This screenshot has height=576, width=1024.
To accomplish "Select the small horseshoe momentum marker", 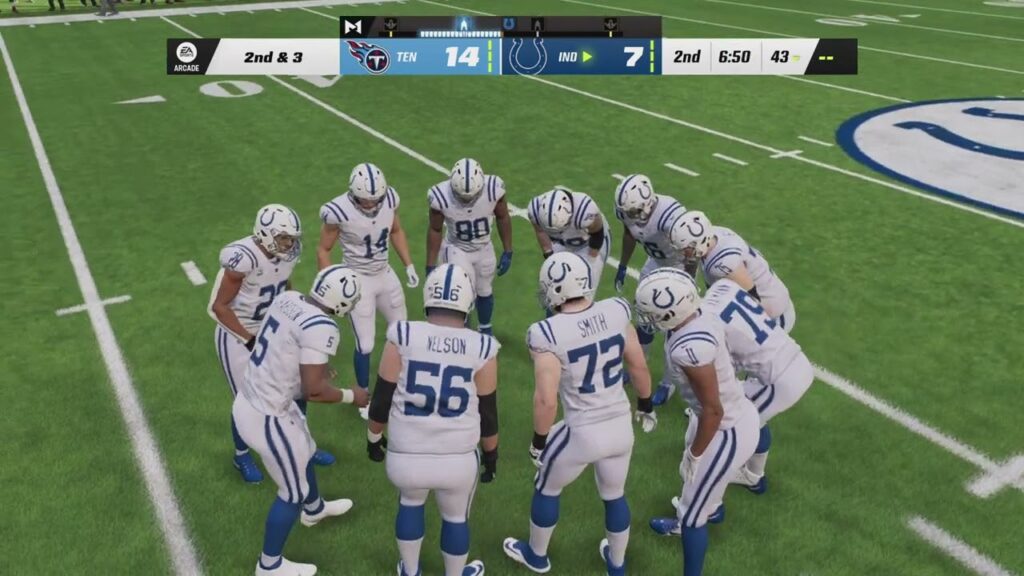I will [x=509, y=23].
